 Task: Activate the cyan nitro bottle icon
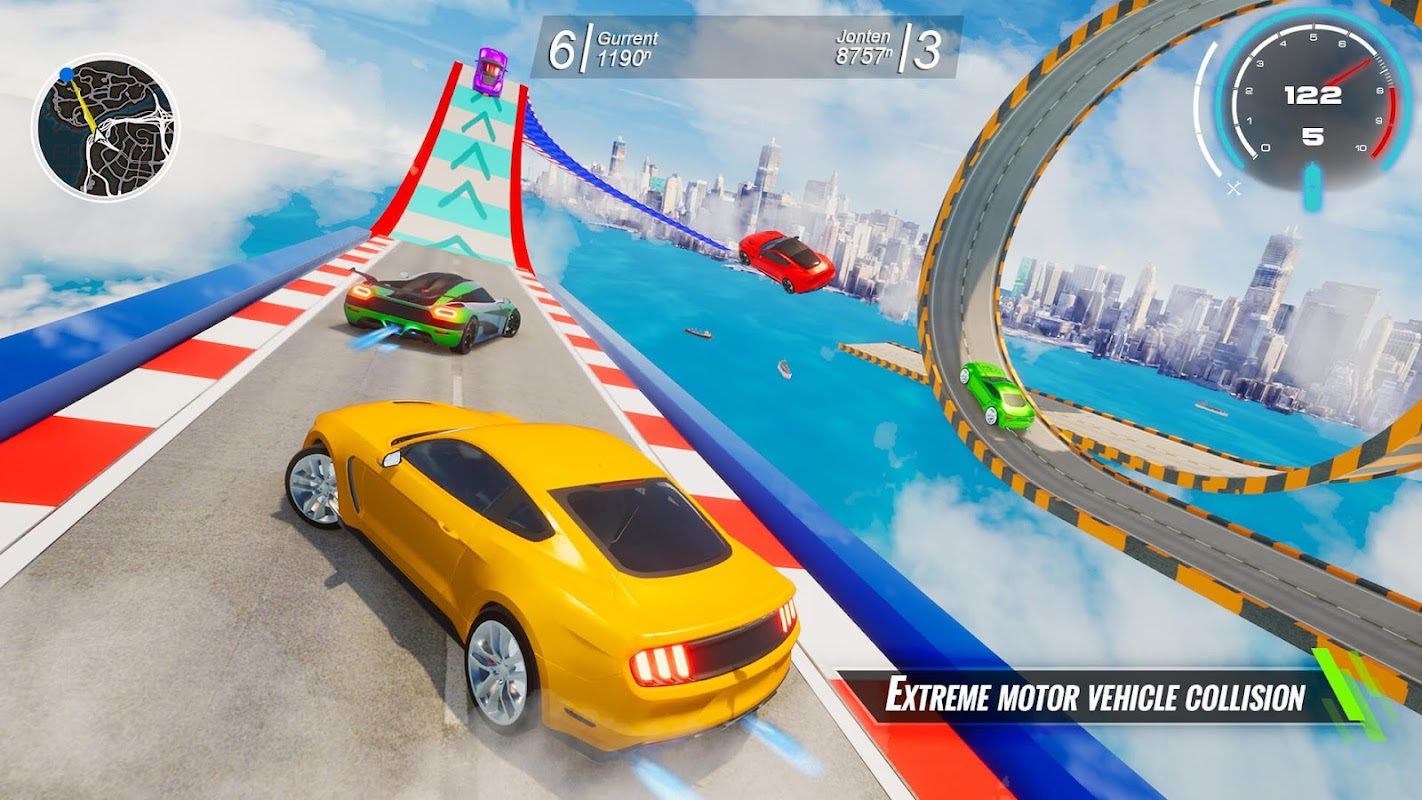(1312, 189)
